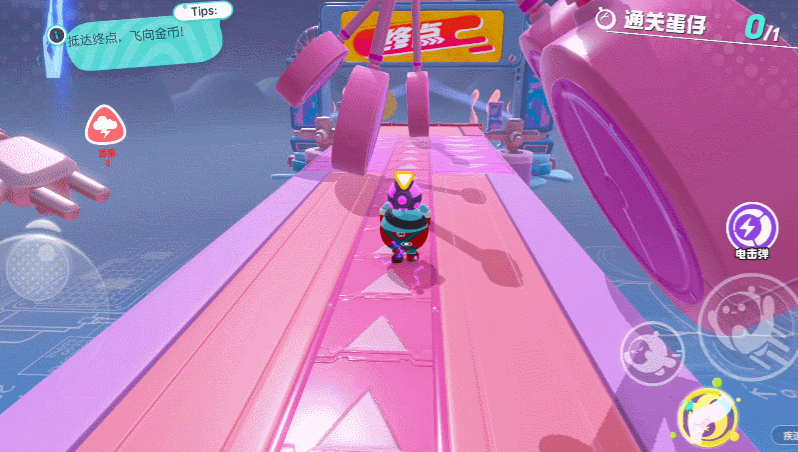The height and width of the screenshot is (452, 798).
Task: Tap the red thunderstorm warning icon
Action: 105,127
